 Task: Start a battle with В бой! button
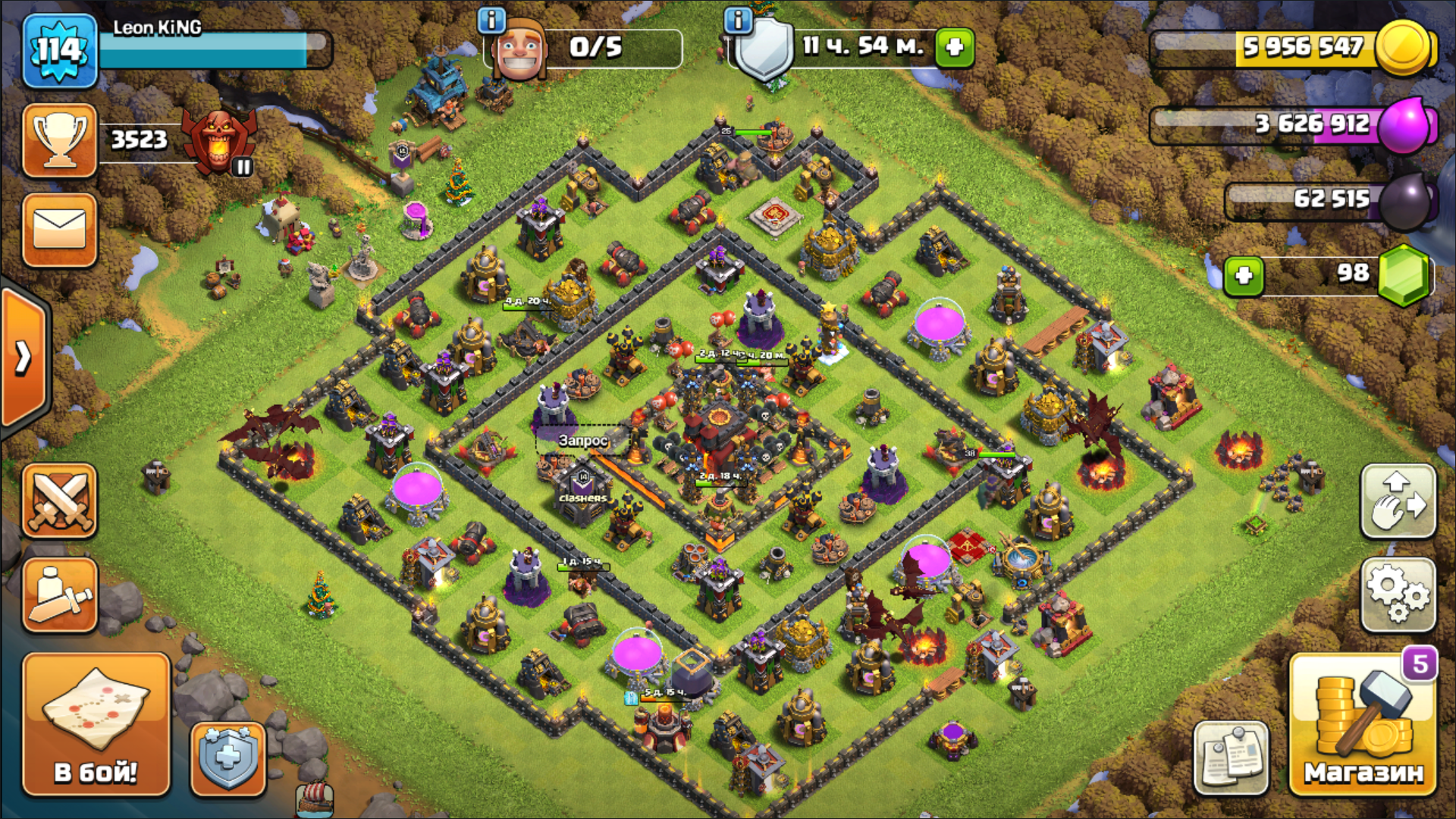[x=96, y=725]
